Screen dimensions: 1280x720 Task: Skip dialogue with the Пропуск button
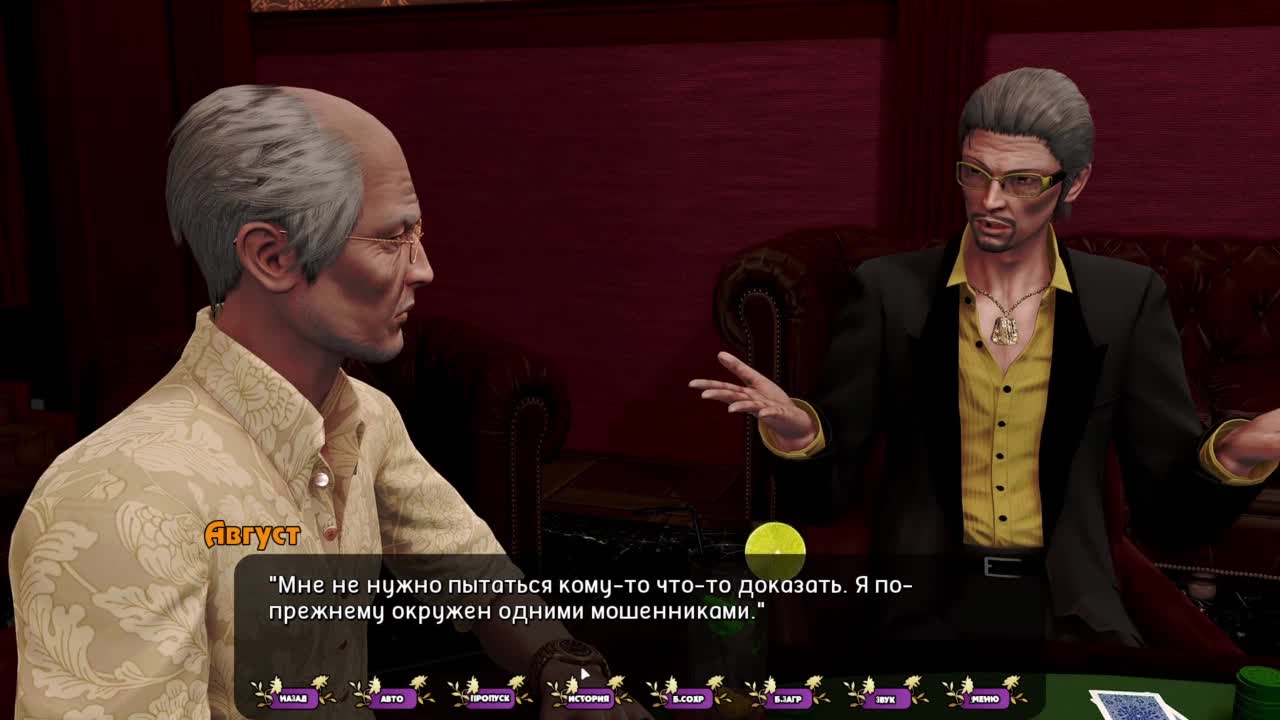pyautogui.click(x=491, y=697)
